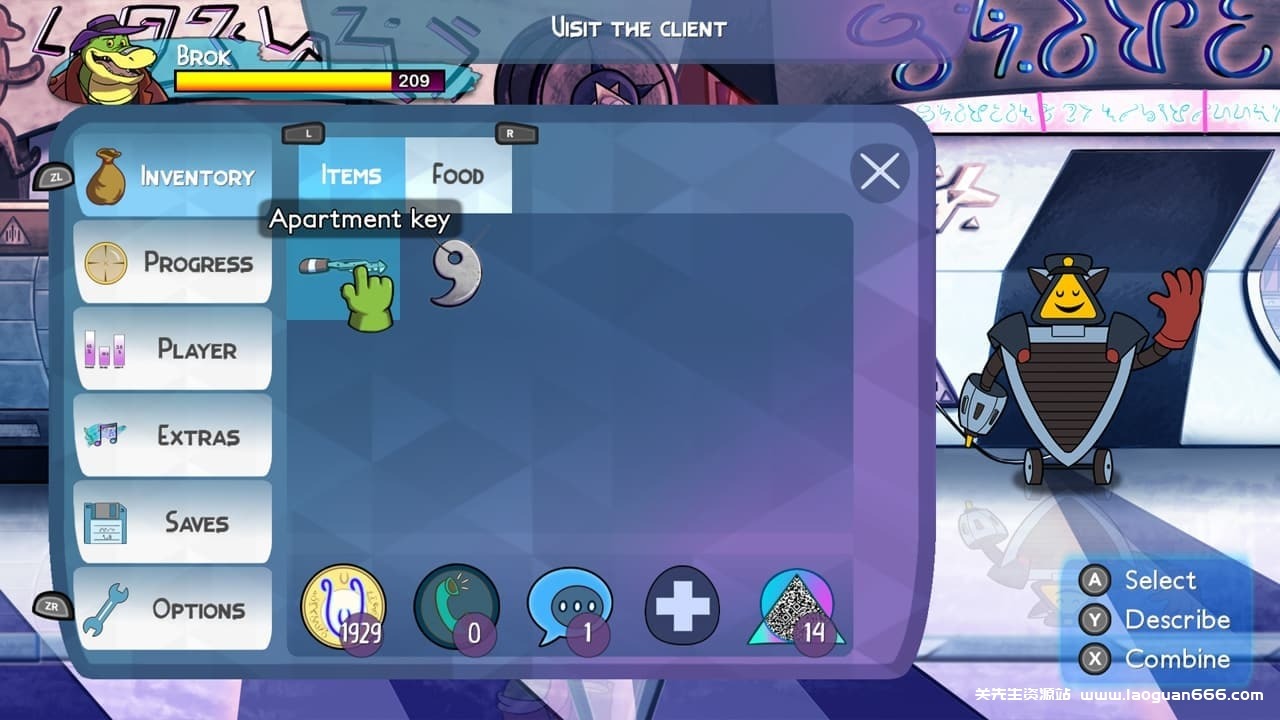The image size is (1280, 720).
Task: Click the green gem counter showing zero
Action: [455, 607]
